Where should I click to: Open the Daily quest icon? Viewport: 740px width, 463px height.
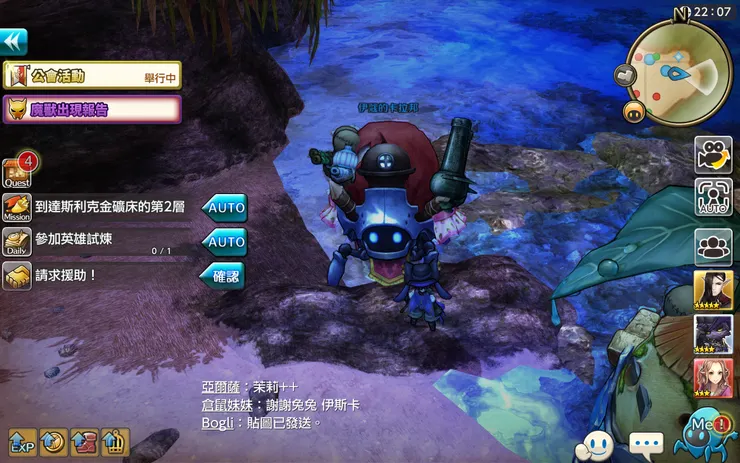(17, 243)
